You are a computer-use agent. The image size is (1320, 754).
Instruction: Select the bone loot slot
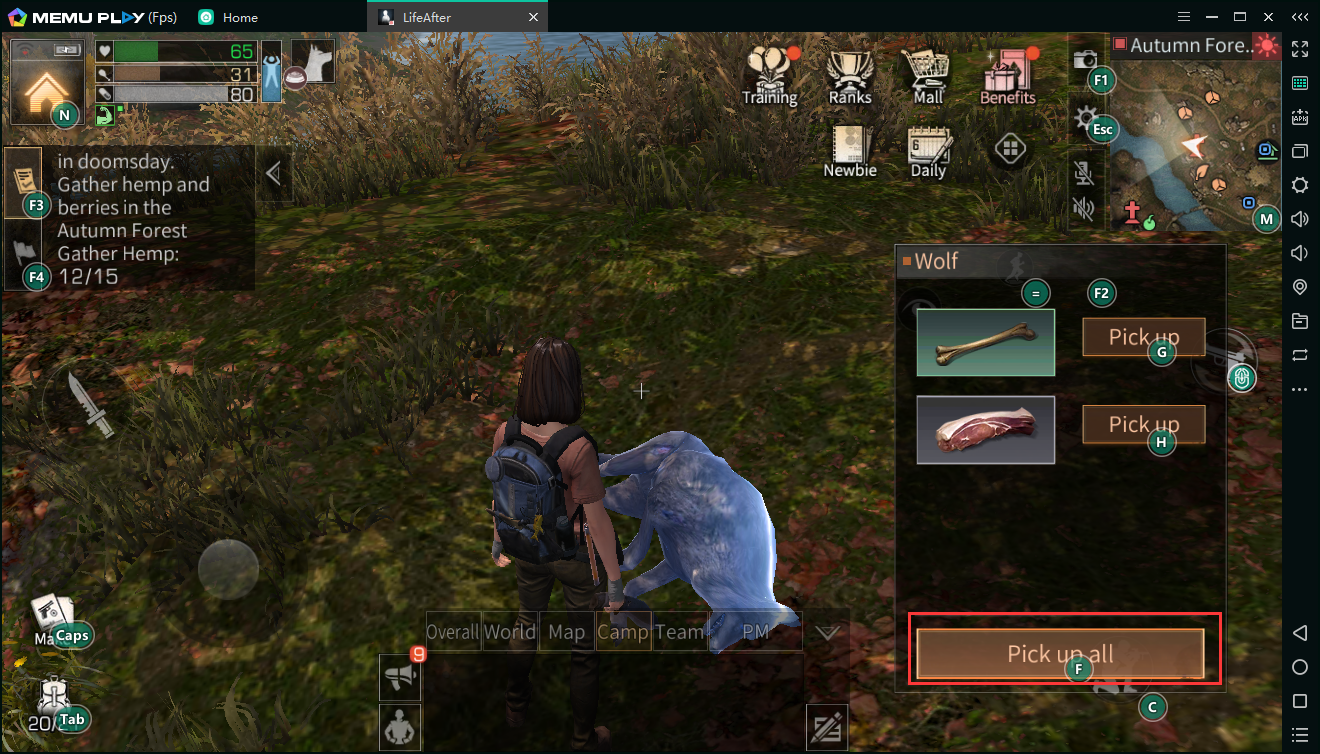click(x=985, y=342)
